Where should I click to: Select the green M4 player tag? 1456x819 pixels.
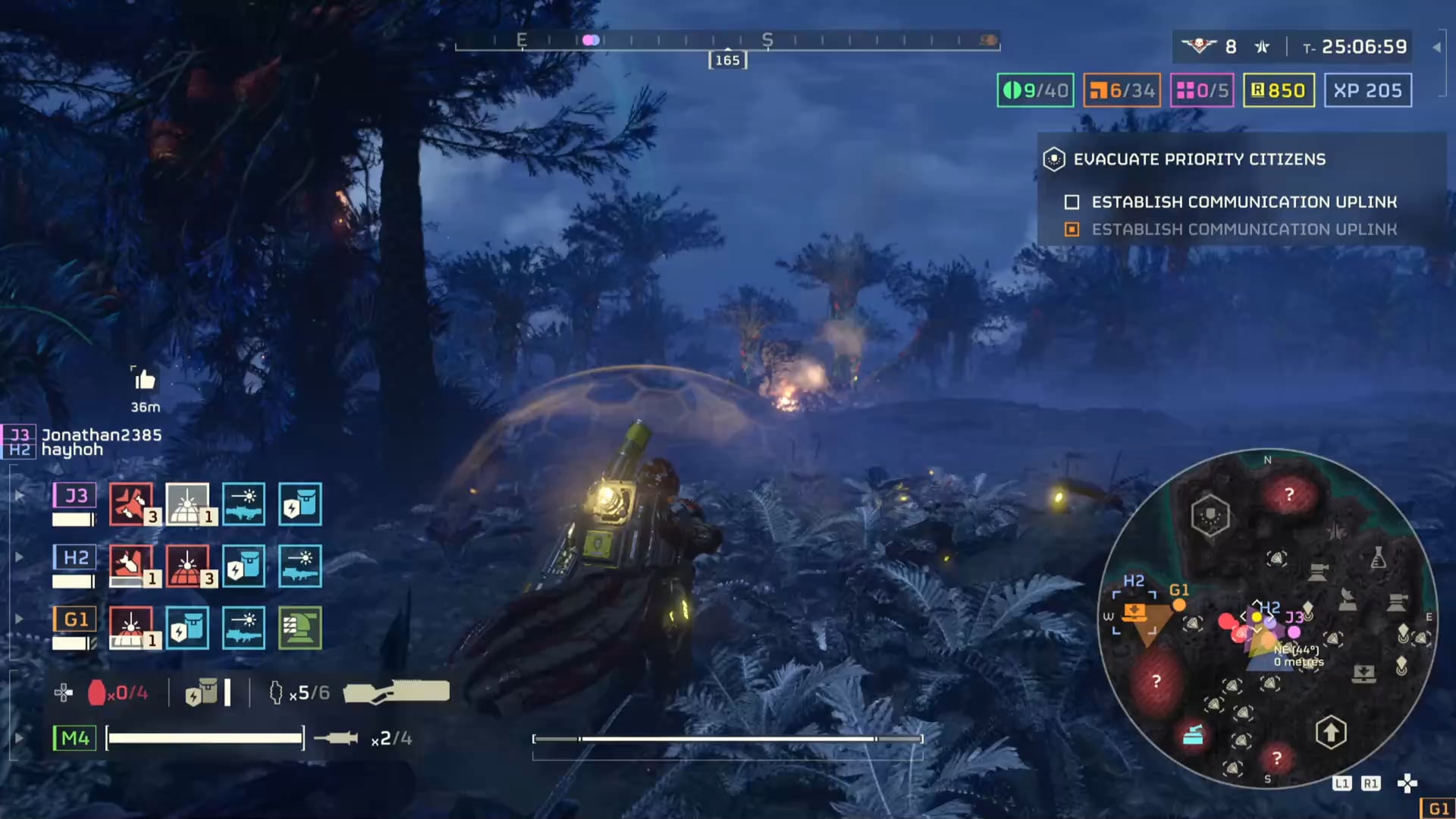(x=74, y=738)
